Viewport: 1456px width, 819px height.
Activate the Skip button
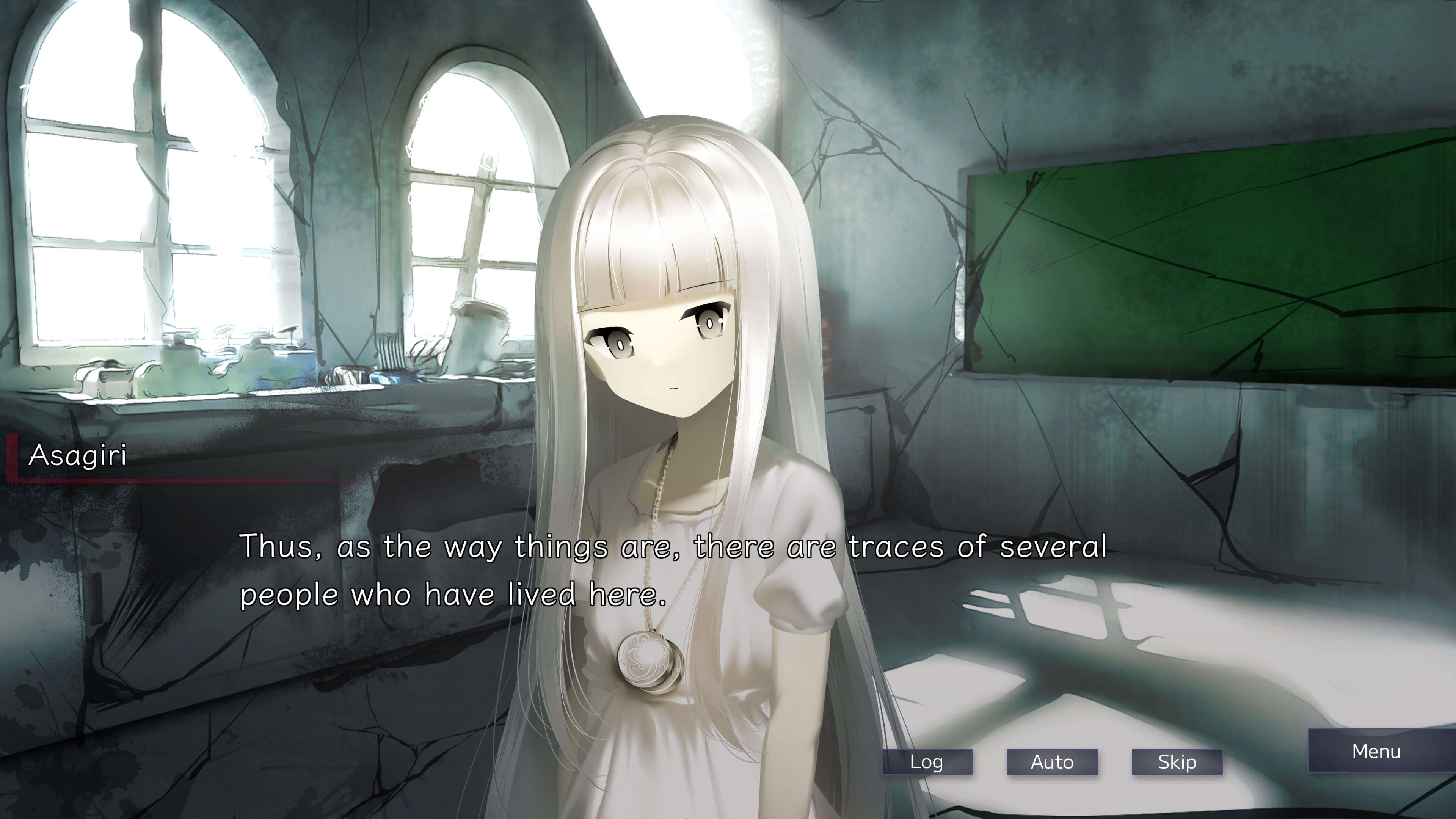click(x=1177, y=762)
